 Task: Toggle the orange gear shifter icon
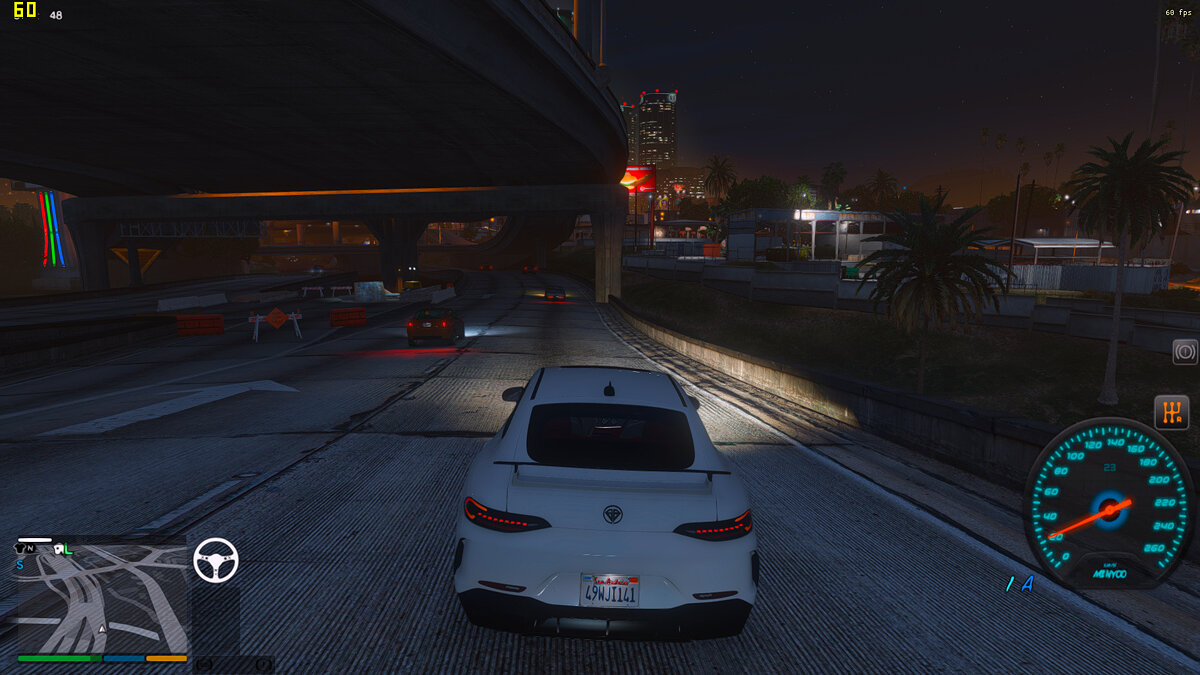pyautogui.click(x=1171, y=412)
